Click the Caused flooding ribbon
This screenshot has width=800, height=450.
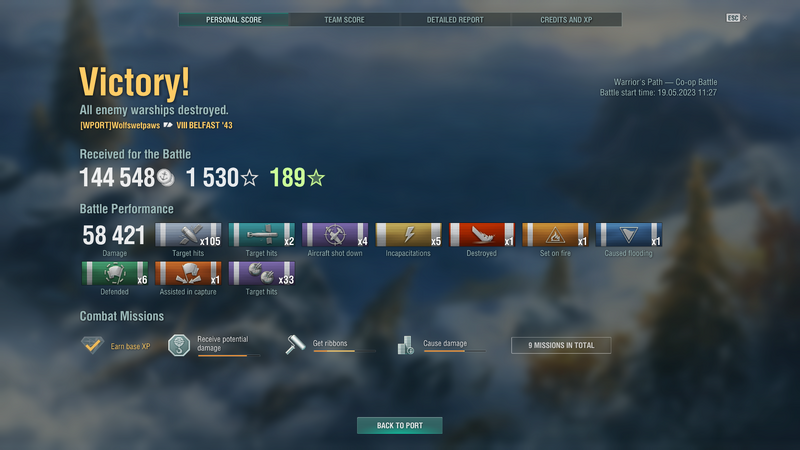(x=628, y=235)
